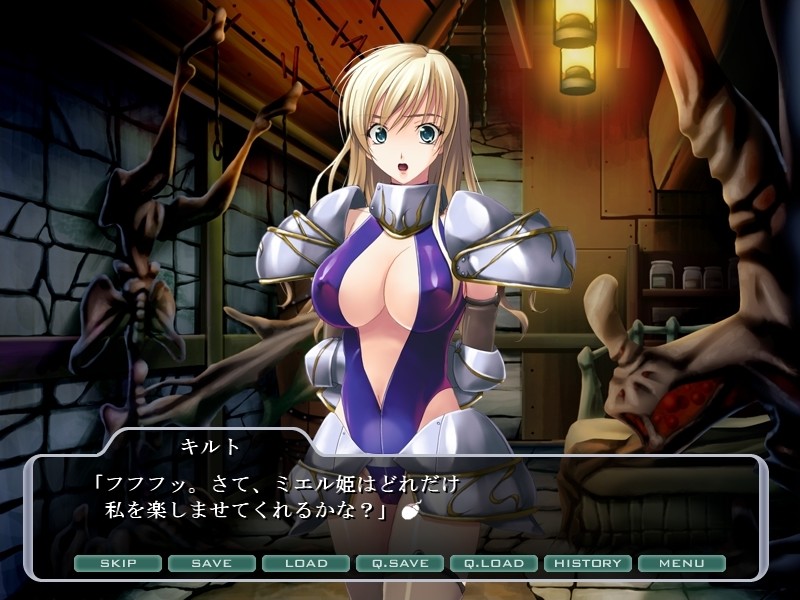Open the game MENU
800x600 pixels.
click(682, 563)
